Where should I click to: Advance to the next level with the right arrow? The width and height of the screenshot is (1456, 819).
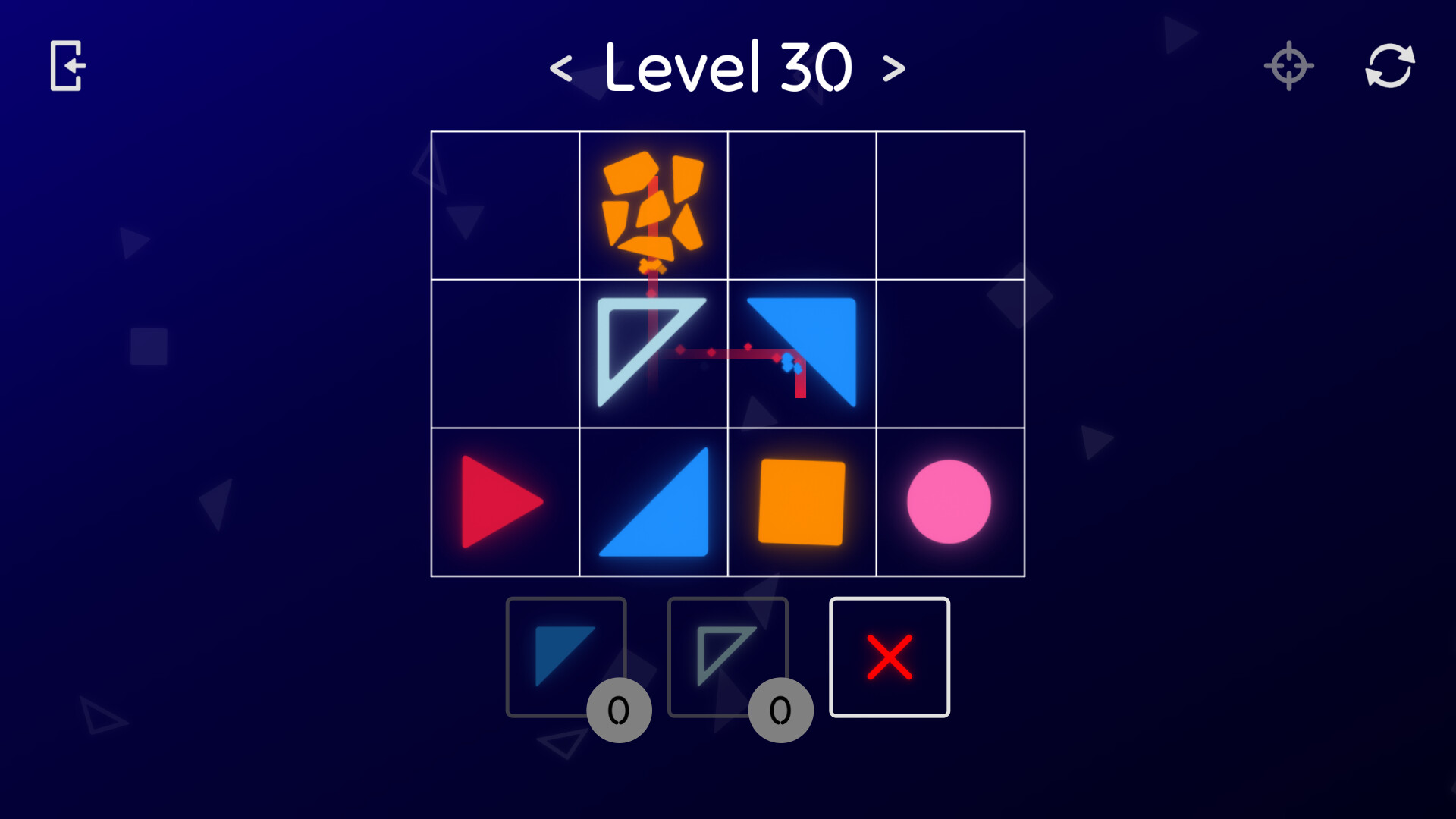[x=895, y=67]
